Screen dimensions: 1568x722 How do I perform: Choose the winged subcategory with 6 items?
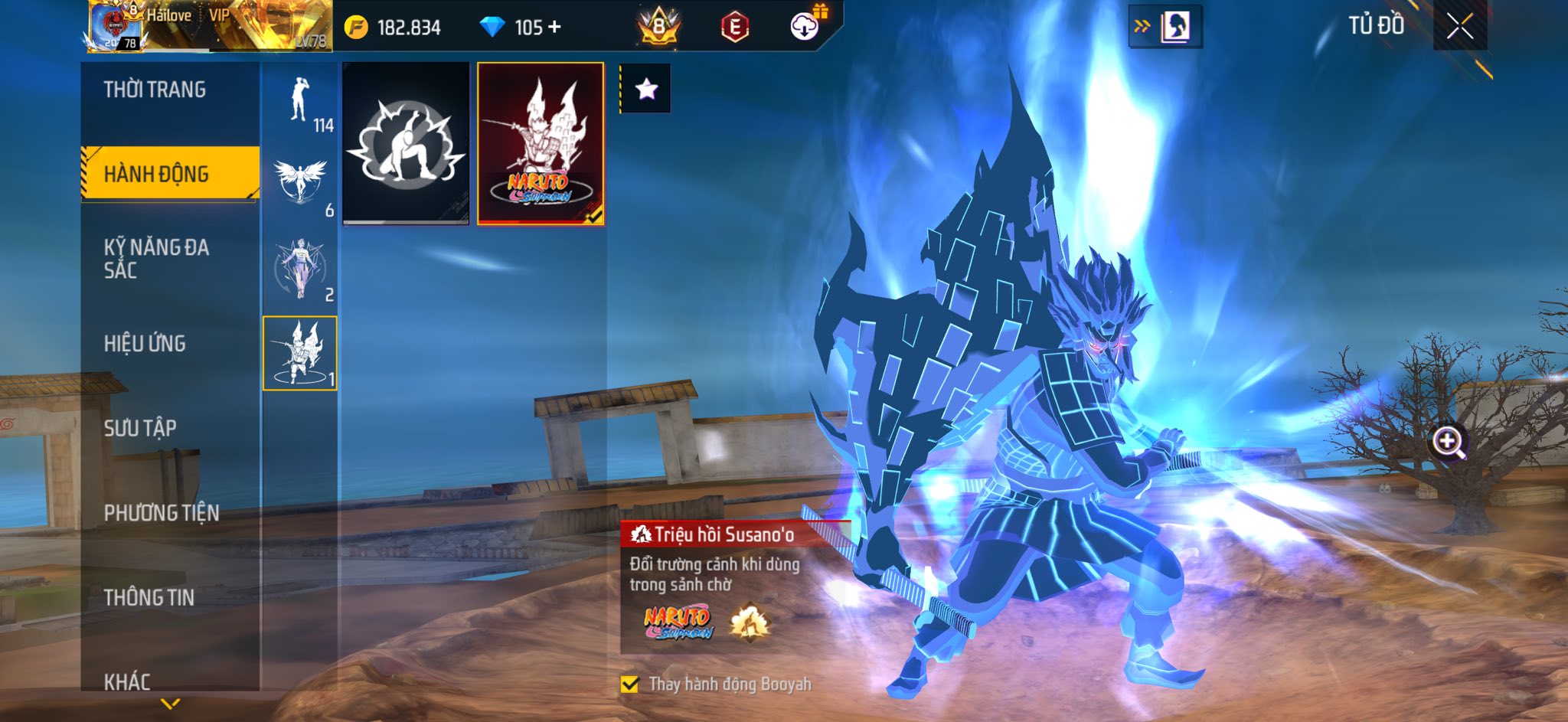(300, 185)
